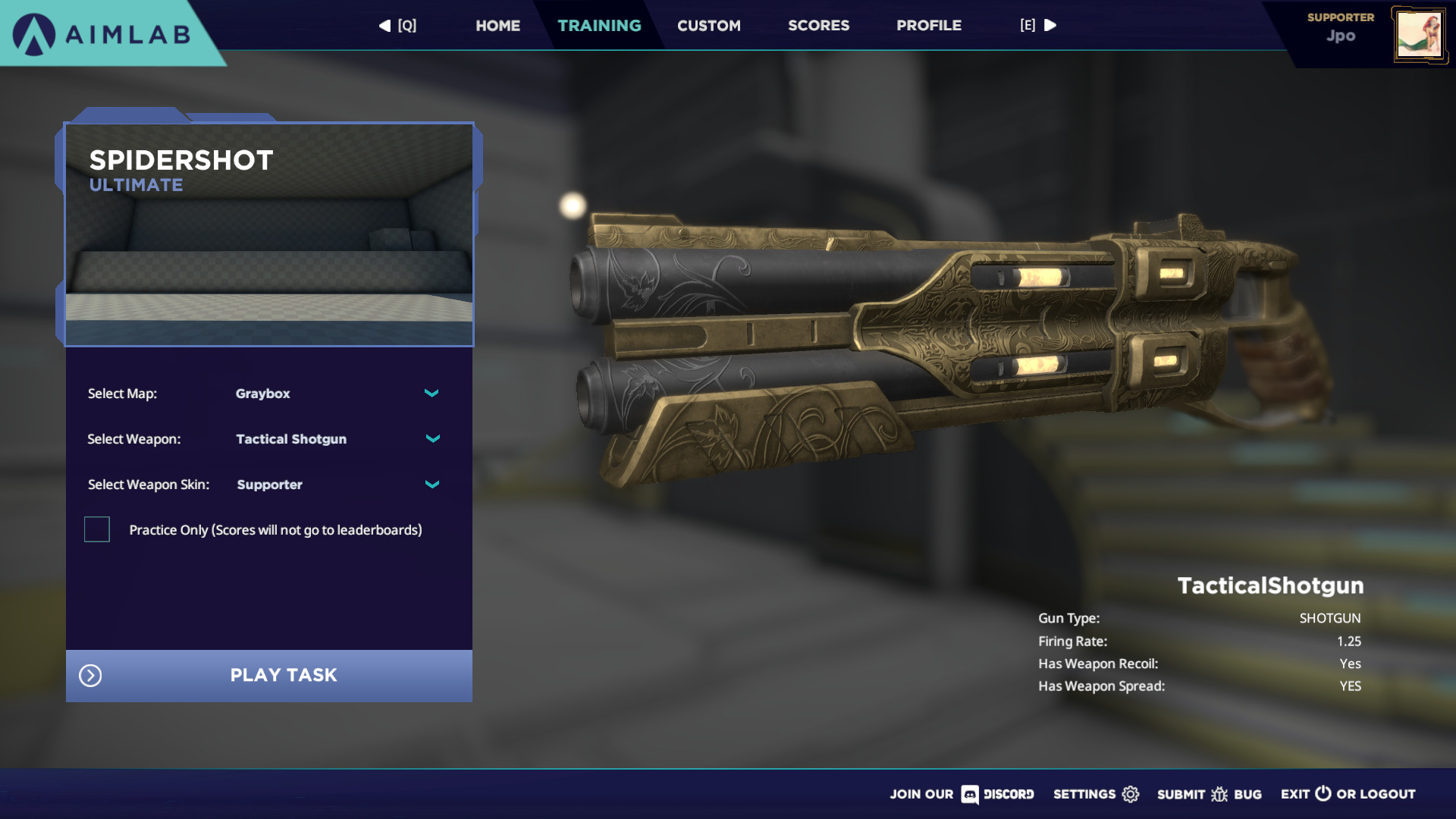The width and height of the screenshot is (1456, 819).
Task: Check the leaderboard opt-out checkbox
Action: 96,529
